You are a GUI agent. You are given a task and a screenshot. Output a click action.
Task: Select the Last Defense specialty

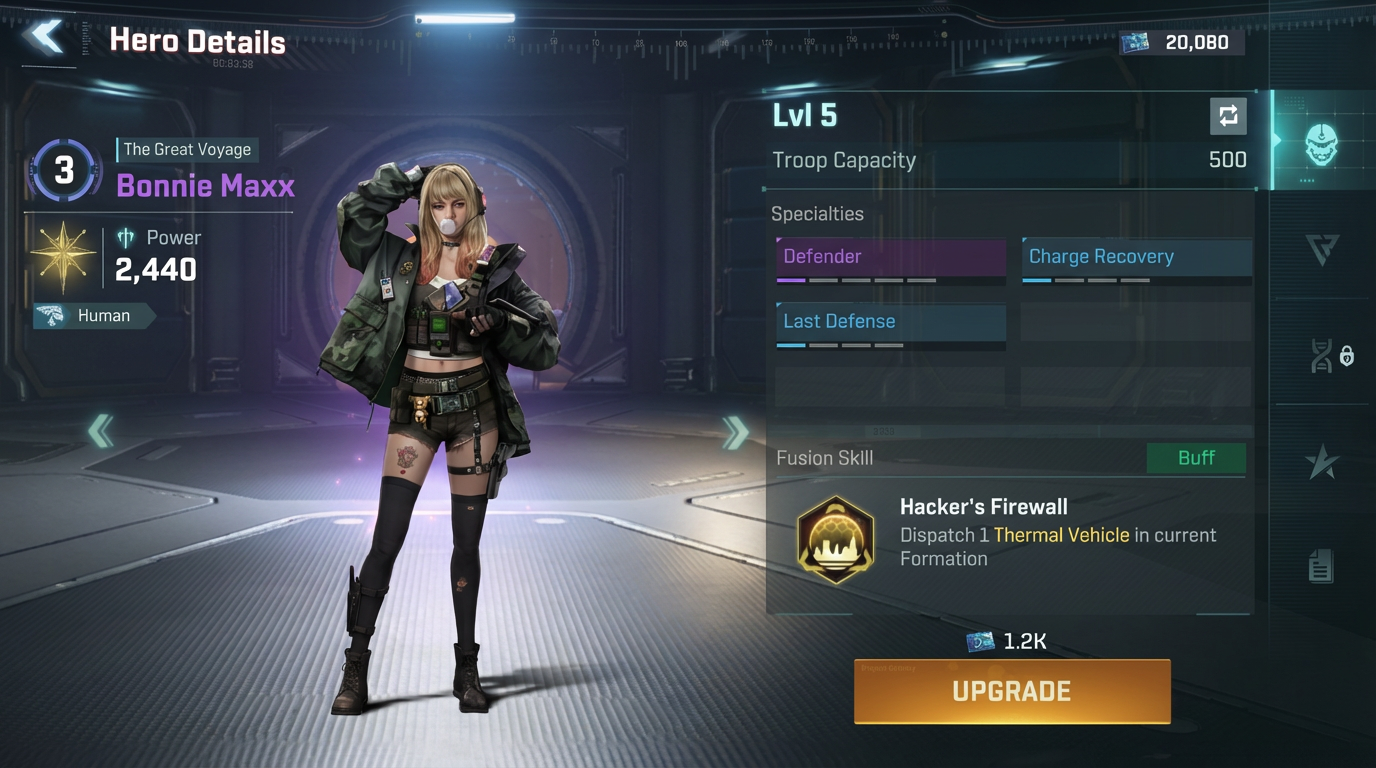(x=891, y=323)
